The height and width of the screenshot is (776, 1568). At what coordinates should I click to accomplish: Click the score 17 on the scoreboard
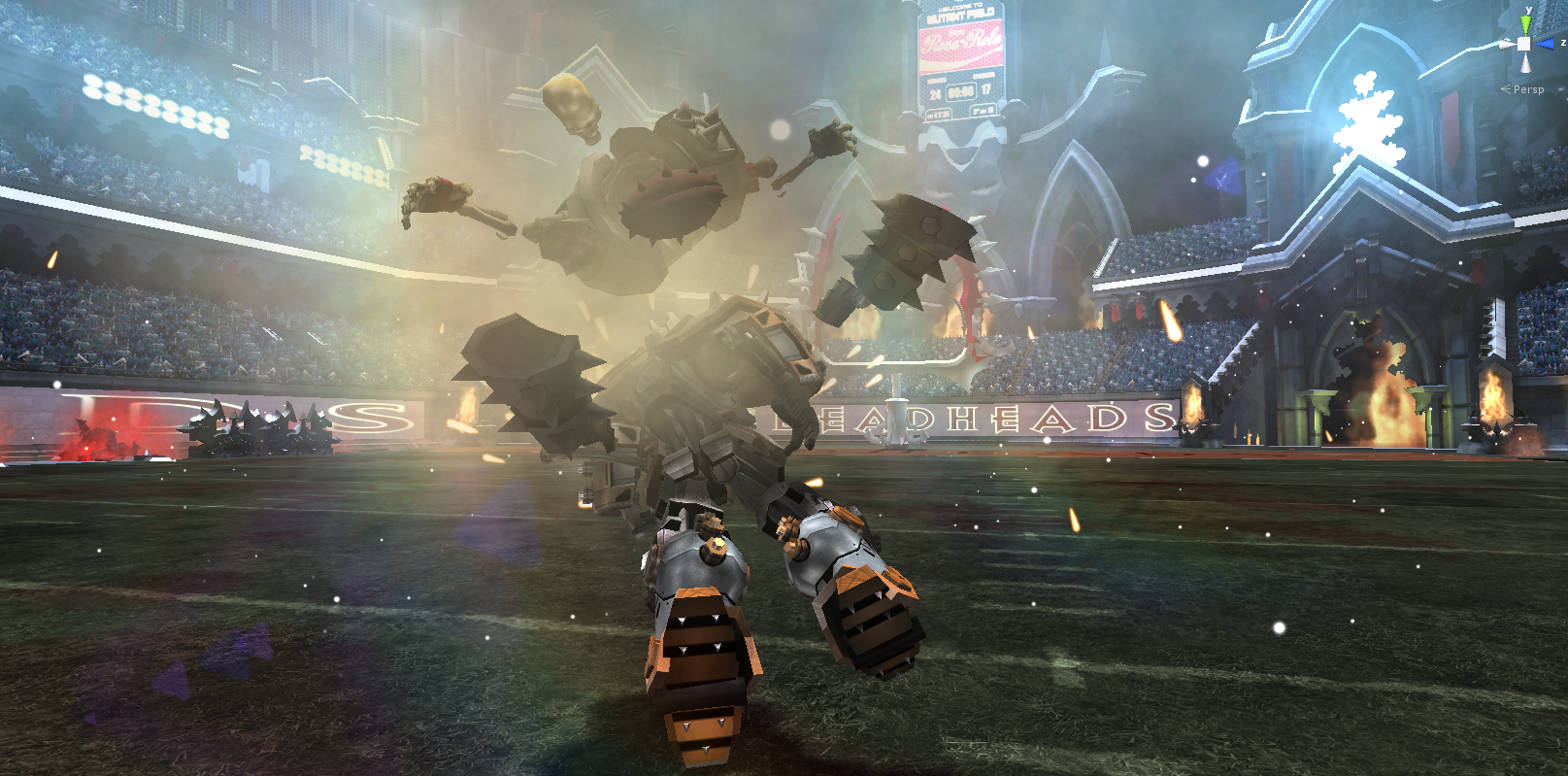pos(985,90)
